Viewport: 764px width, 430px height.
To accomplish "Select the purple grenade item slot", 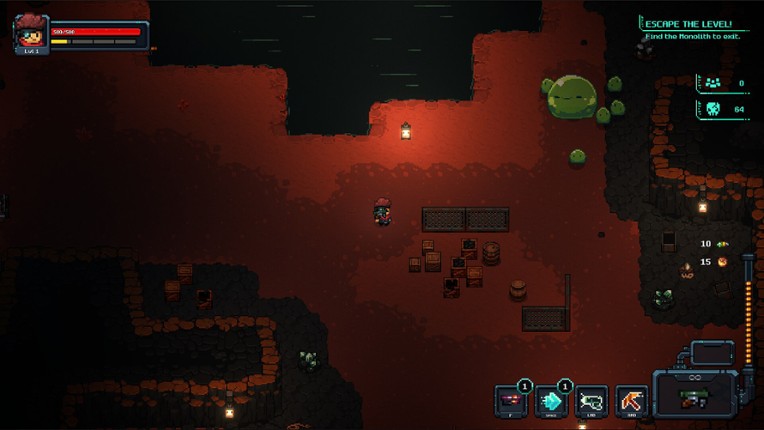I will [511, 400].
